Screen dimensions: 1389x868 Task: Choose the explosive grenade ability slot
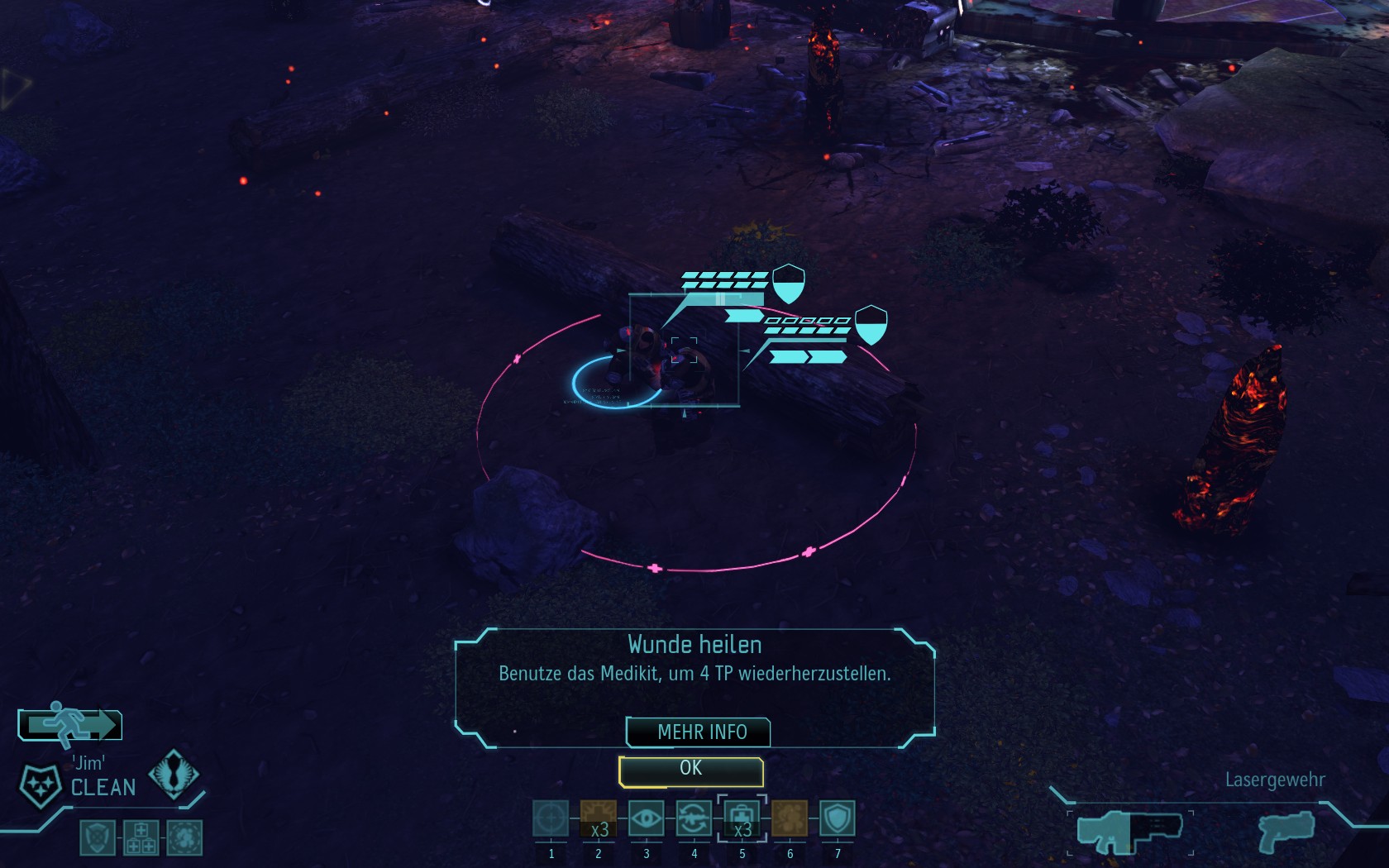(x=599, y=819)
